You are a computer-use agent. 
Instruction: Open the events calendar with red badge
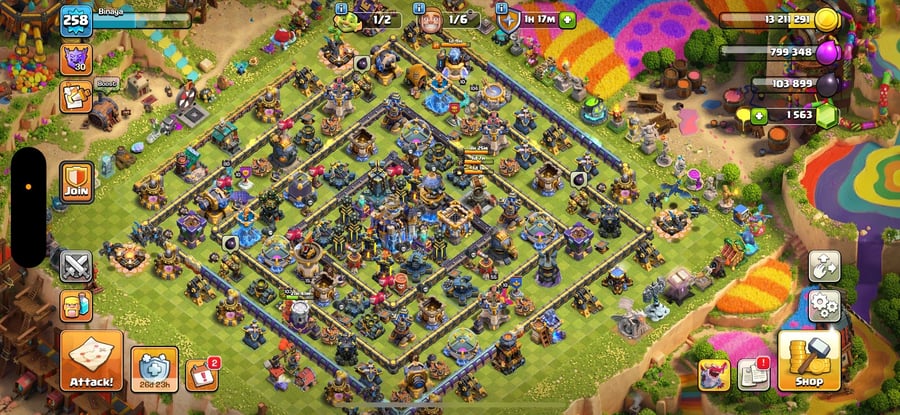201,373
